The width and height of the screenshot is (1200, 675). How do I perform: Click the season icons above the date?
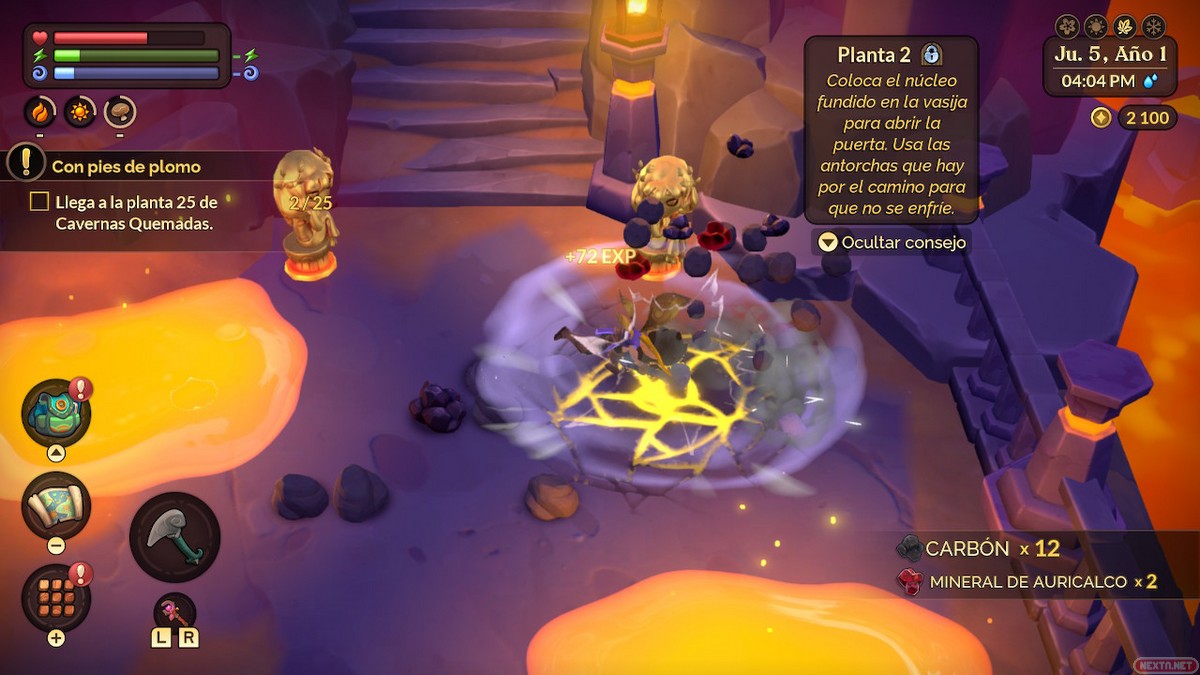[1111, 26]
